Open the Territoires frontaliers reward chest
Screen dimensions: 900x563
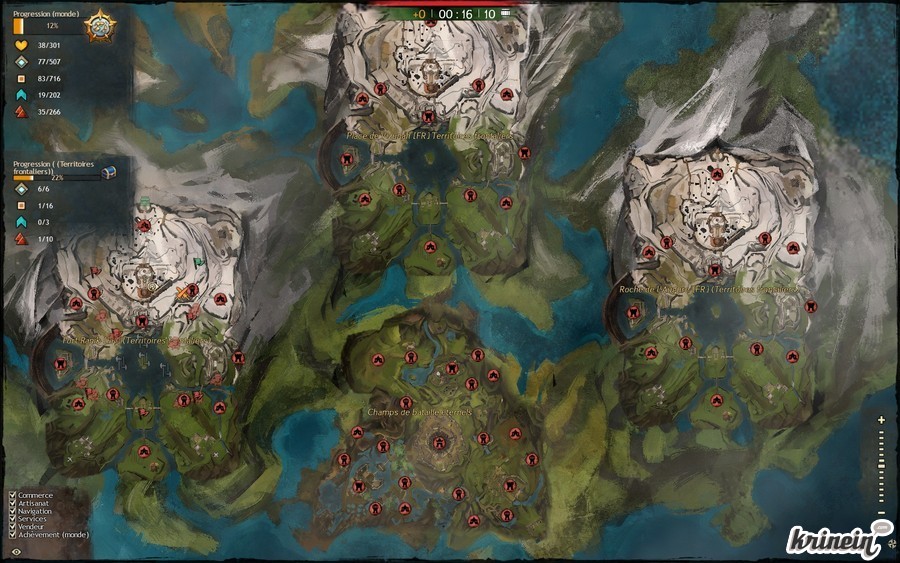(x=109, y=172)
